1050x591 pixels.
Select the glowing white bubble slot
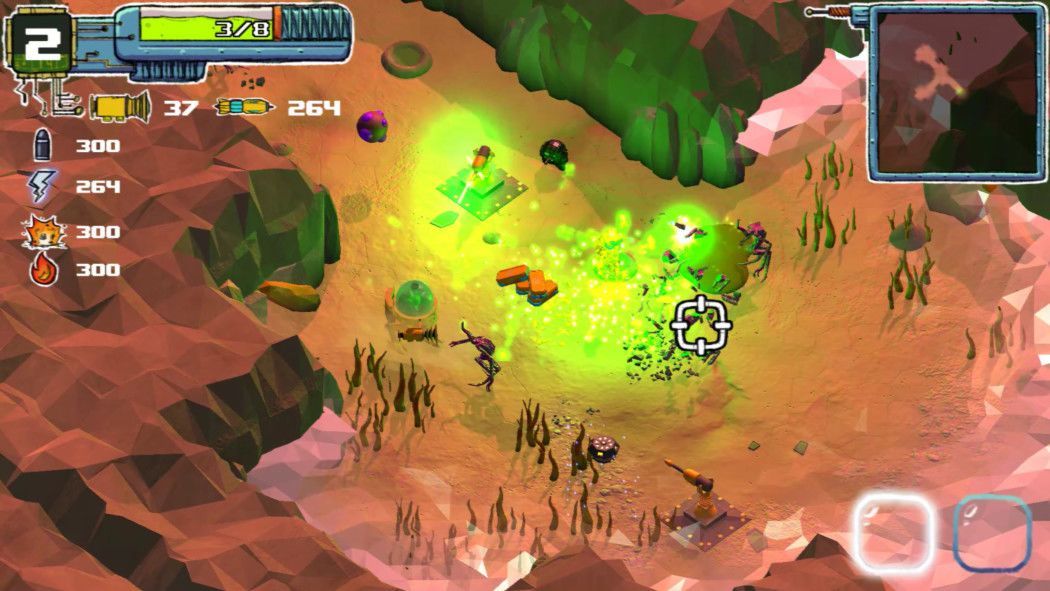click(893, 533)
